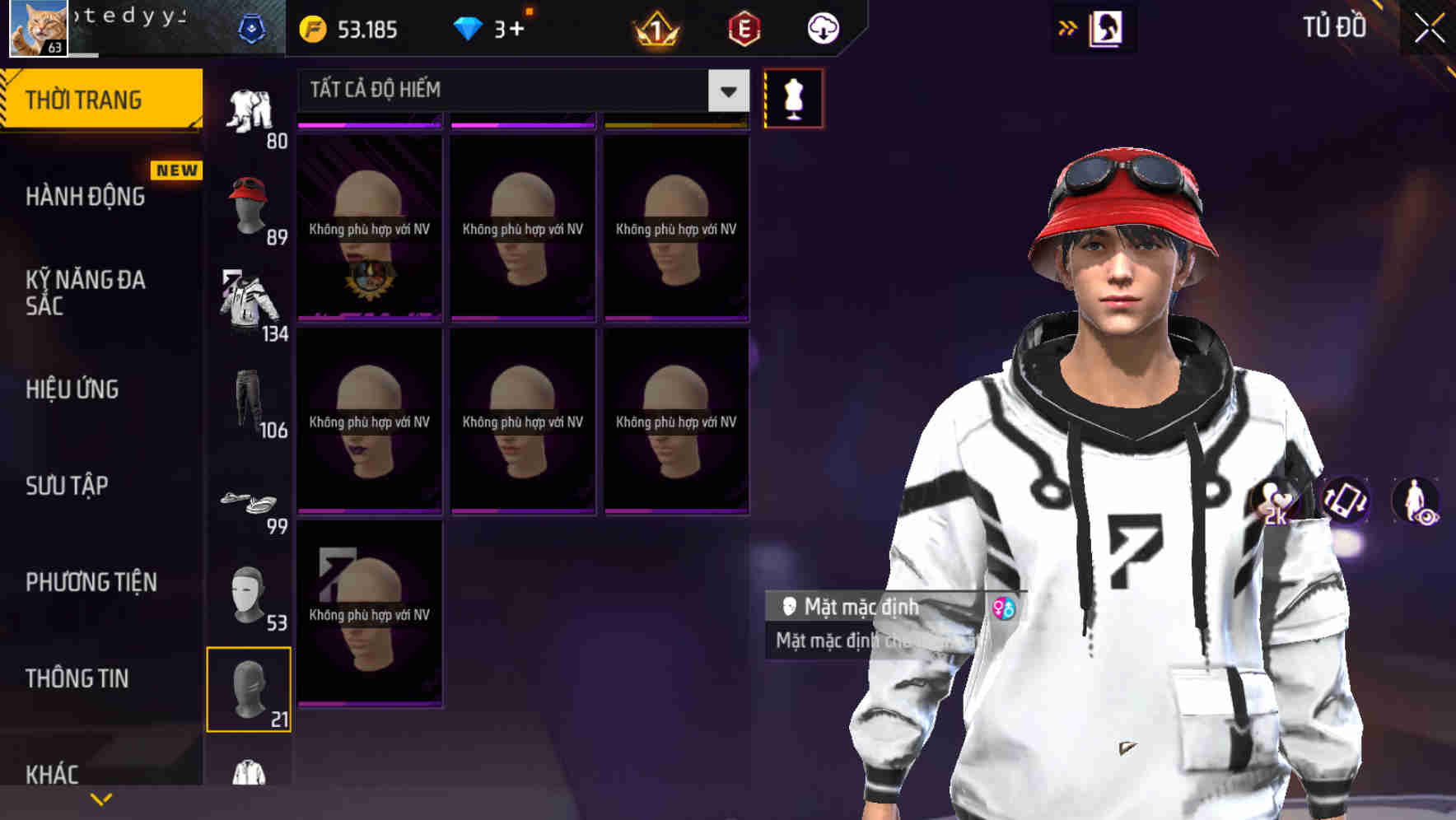Open the red hexagonal E badge
The width and height of the screenshot is (1456, 820).
coord(744,27)
